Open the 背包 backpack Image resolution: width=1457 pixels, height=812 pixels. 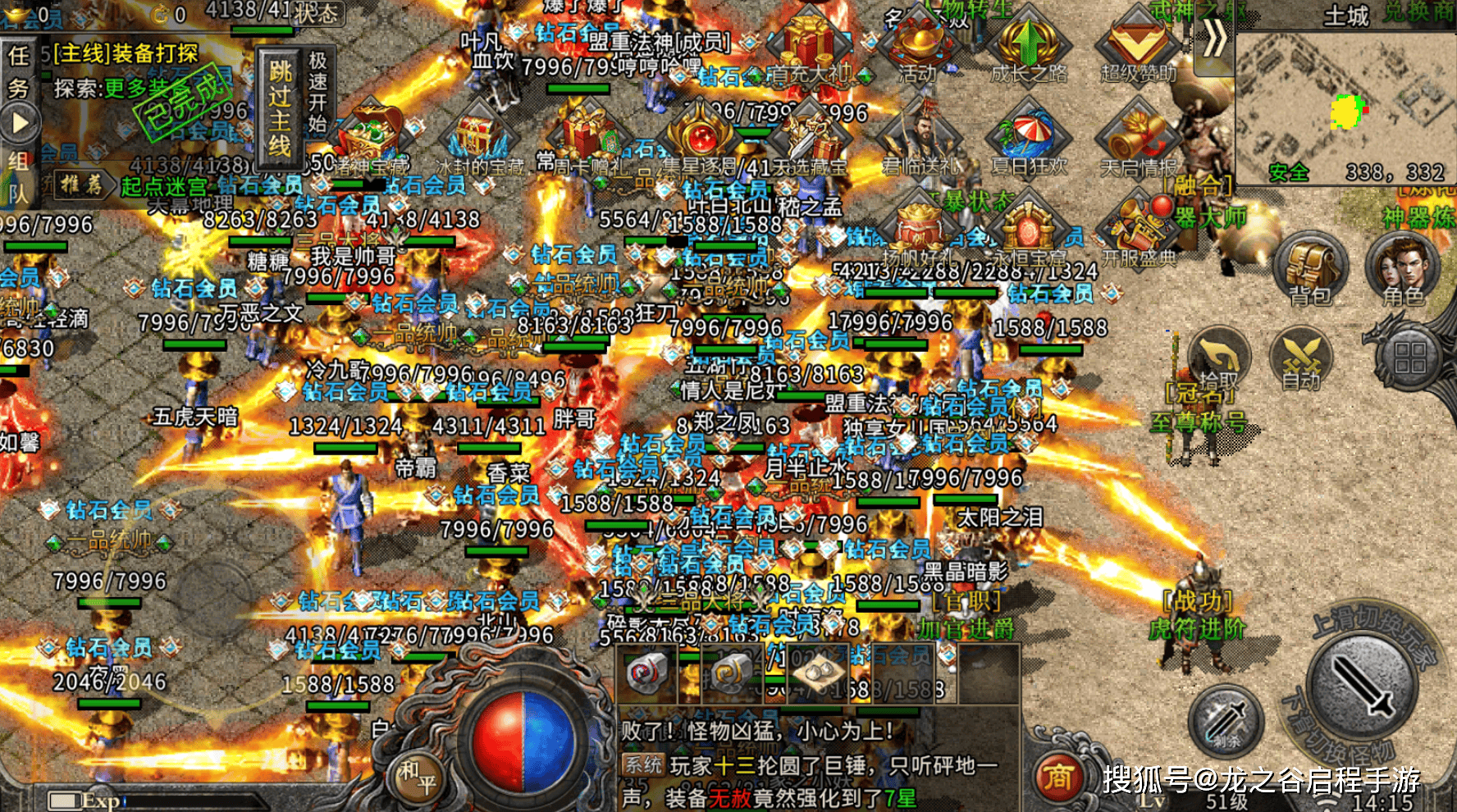[1311, 271]
